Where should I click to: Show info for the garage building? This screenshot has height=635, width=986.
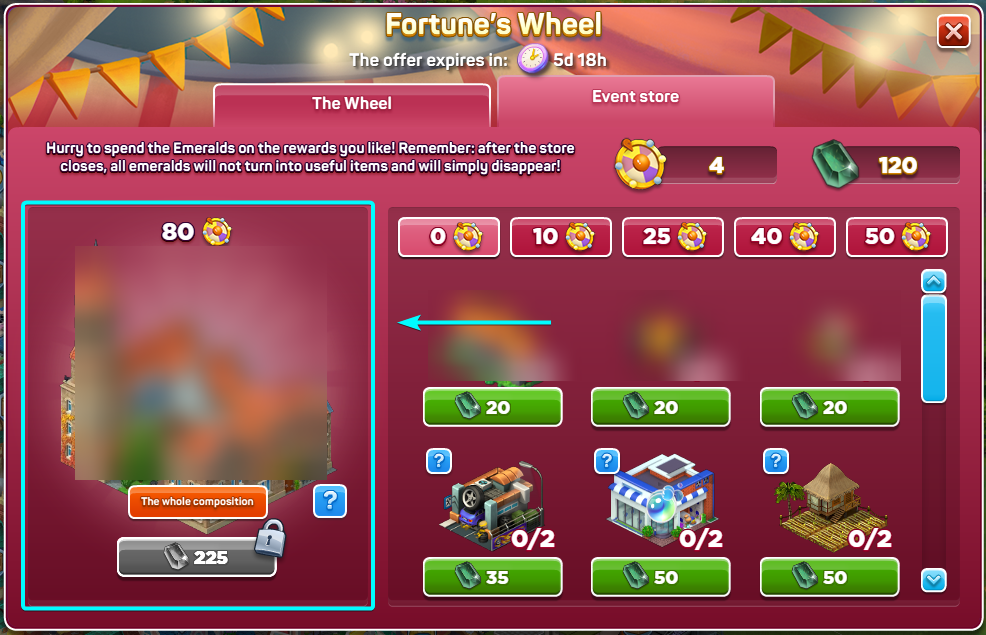[x=439, y=461]
